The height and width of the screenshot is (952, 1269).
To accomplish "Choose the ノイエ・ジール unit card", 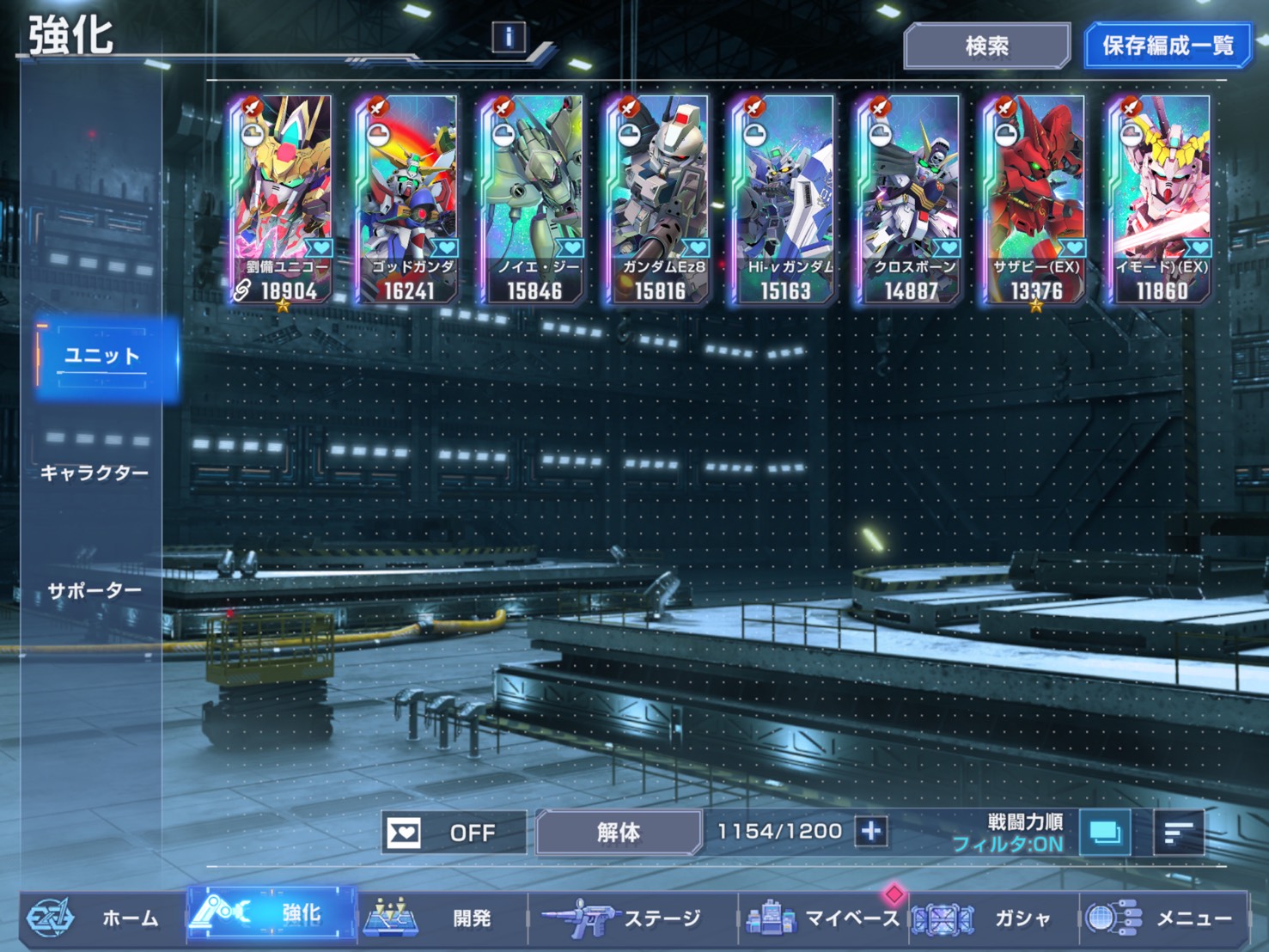I will pyautogui.click(x=534, y=199).
